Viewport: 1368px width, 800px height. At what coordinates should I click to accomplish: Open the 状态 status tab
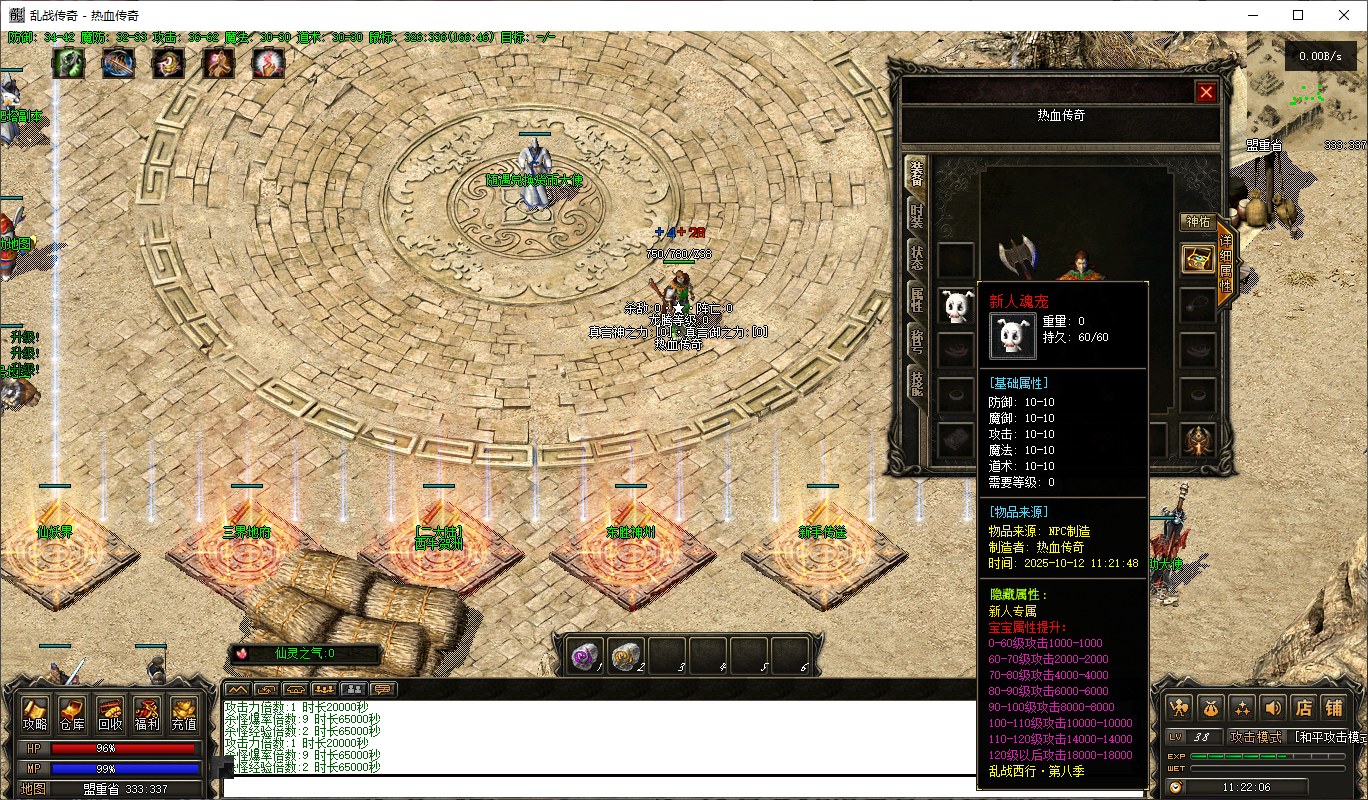[x=916, y=257]
